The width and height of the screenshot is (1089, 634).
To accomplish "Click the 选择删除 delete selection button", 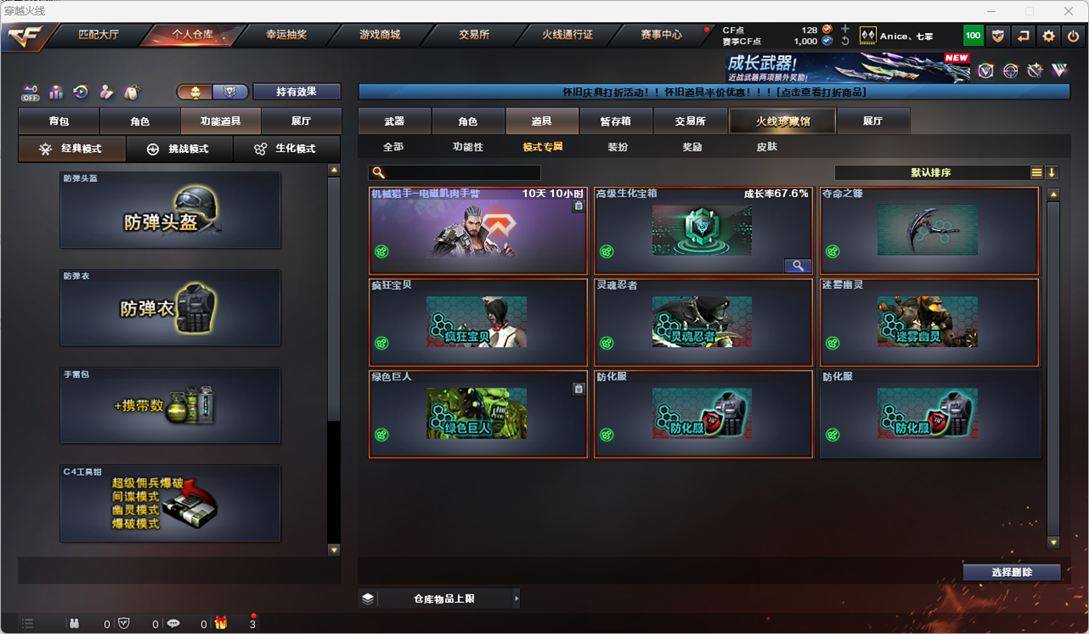I will click(1011, 572).
